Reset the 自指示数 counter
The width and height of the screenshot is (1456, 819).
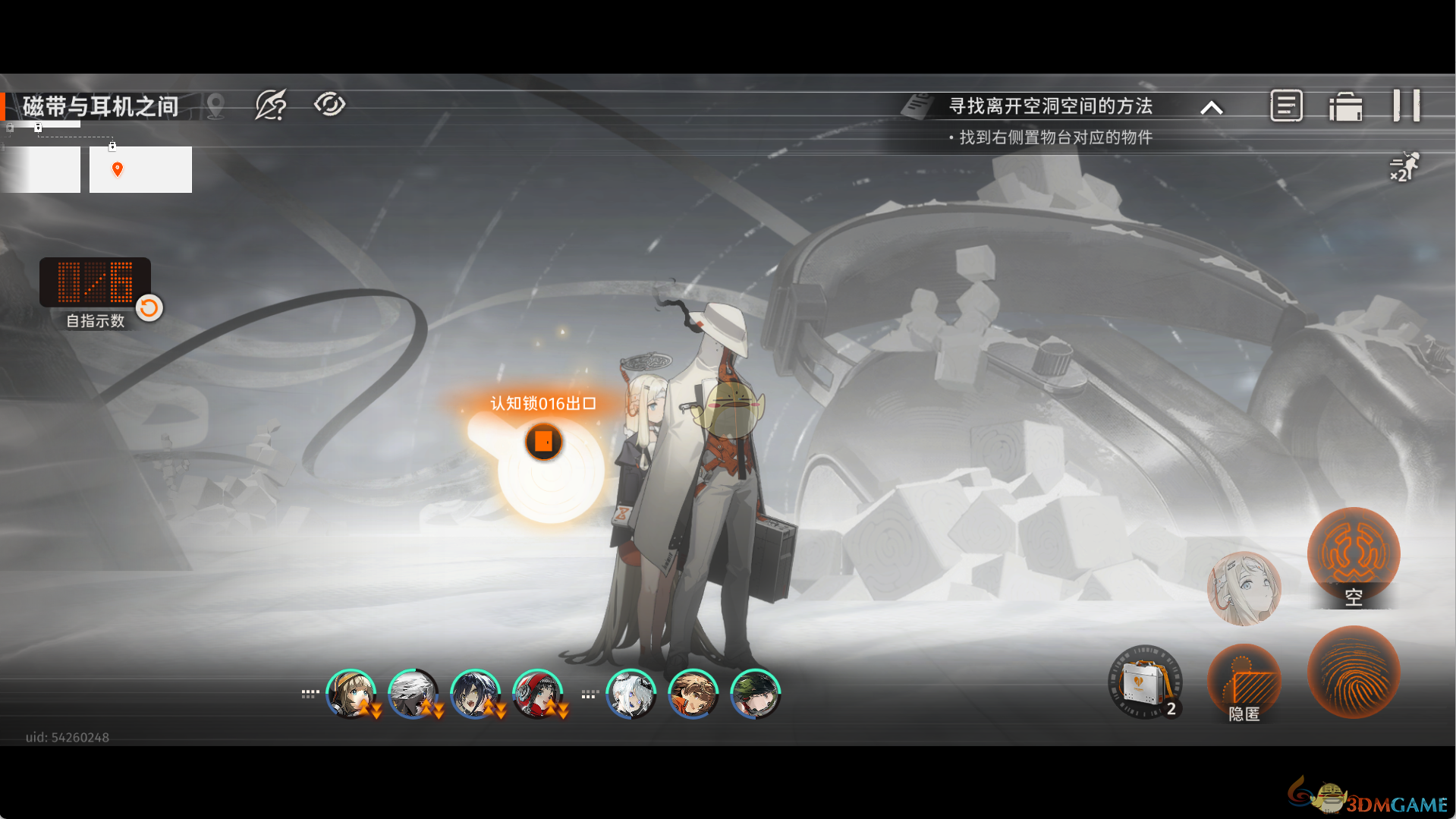coord(149,307)
